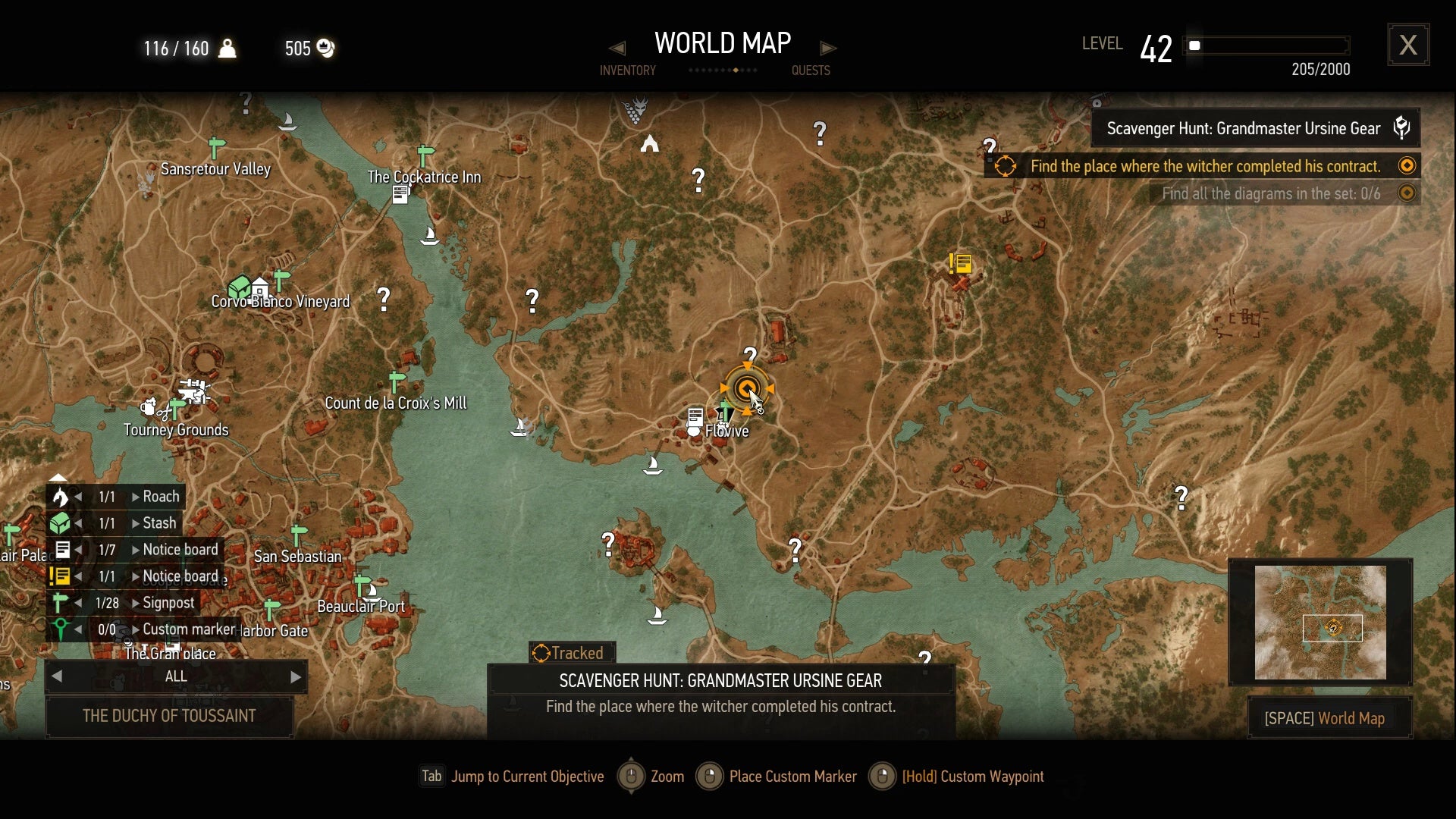Click the level 42 experience progress bar
The height and width of the screenshot is (819, 1456).
coord(1266,45)
